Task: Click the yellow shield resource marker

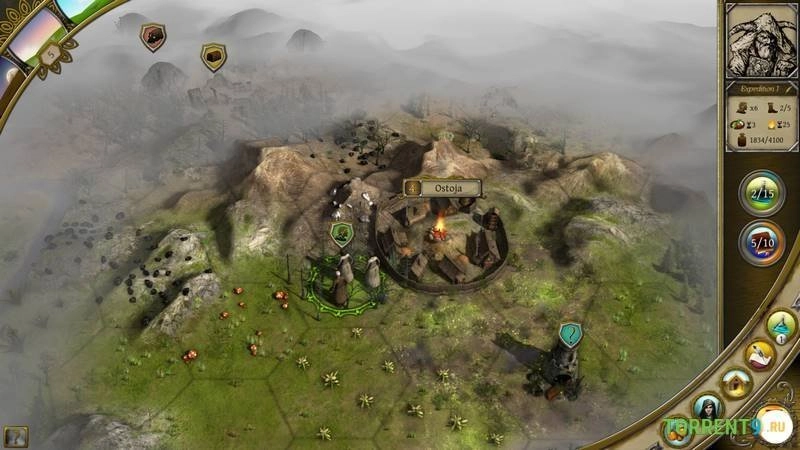Action: [x=213, y=56]
